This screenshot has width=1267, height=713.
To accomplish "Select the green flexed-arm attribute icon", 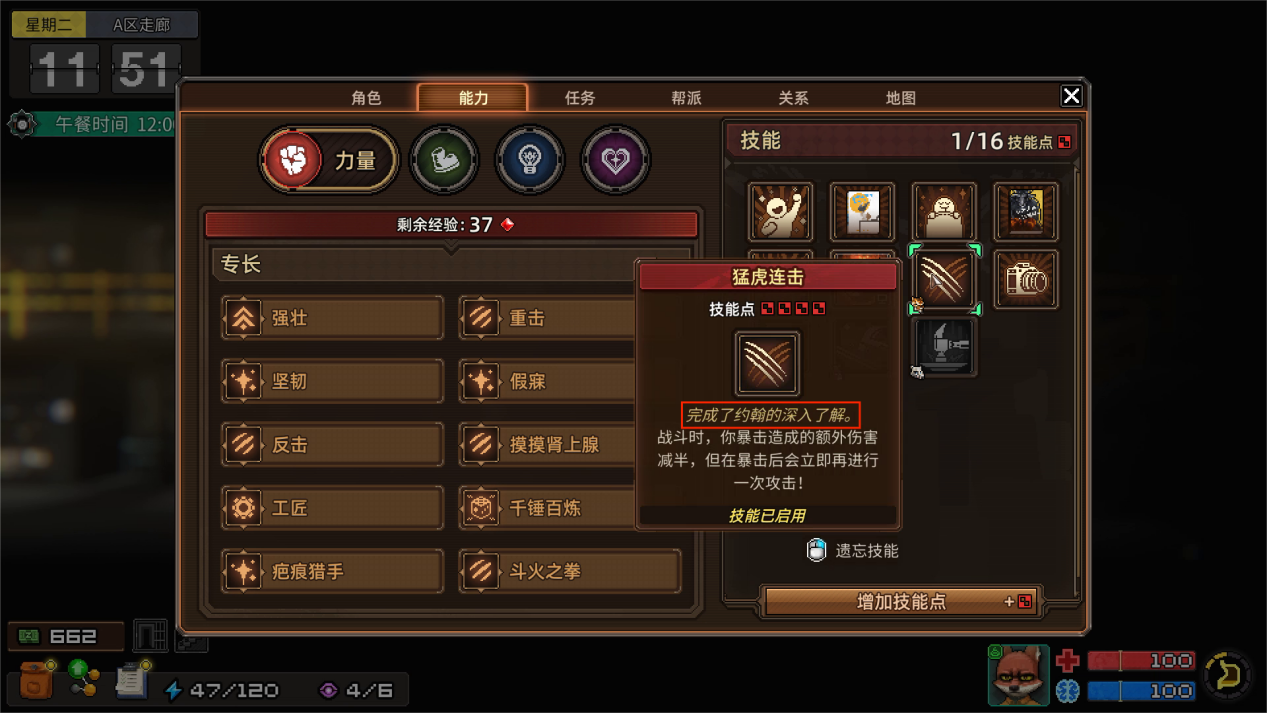I will click(x=444, y=159).
